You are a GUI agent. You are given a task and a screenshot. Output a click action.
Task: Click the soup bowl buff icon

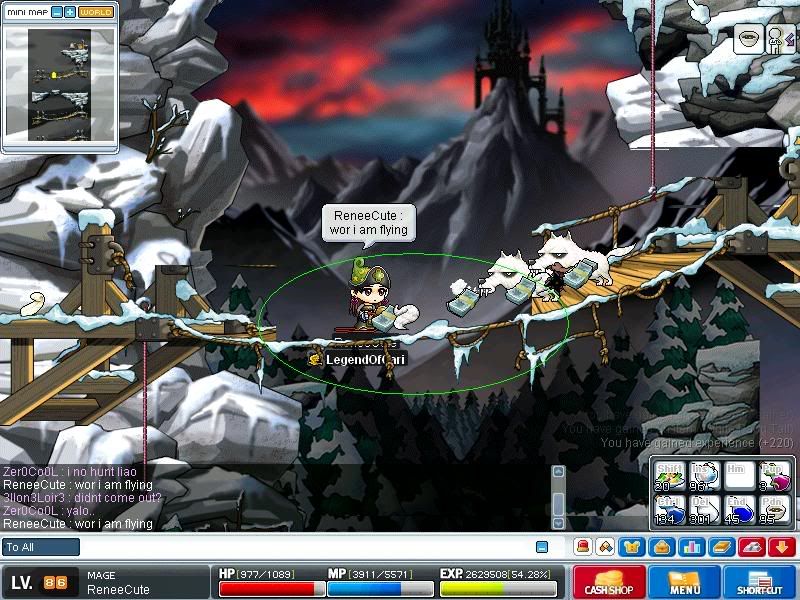(x=748, y=39)
